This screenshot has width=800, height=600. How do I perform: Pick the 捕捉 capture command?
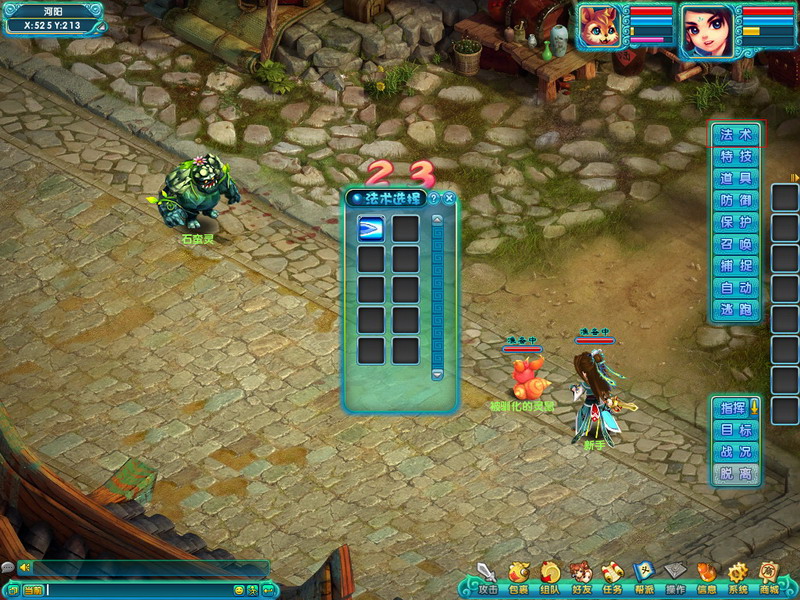click(736, 266)
